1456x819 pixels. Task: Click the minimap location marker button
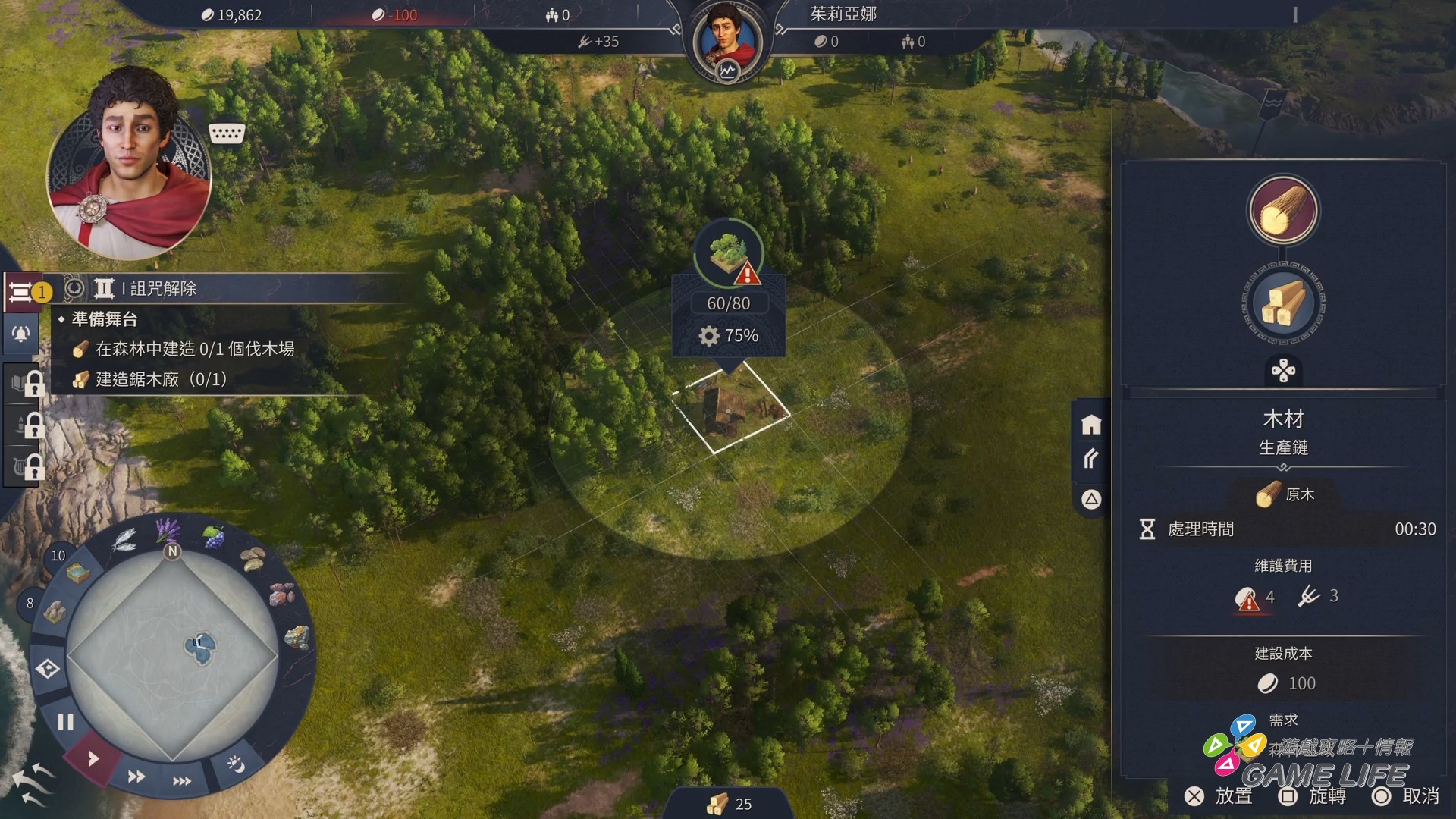tap(48, 669)
